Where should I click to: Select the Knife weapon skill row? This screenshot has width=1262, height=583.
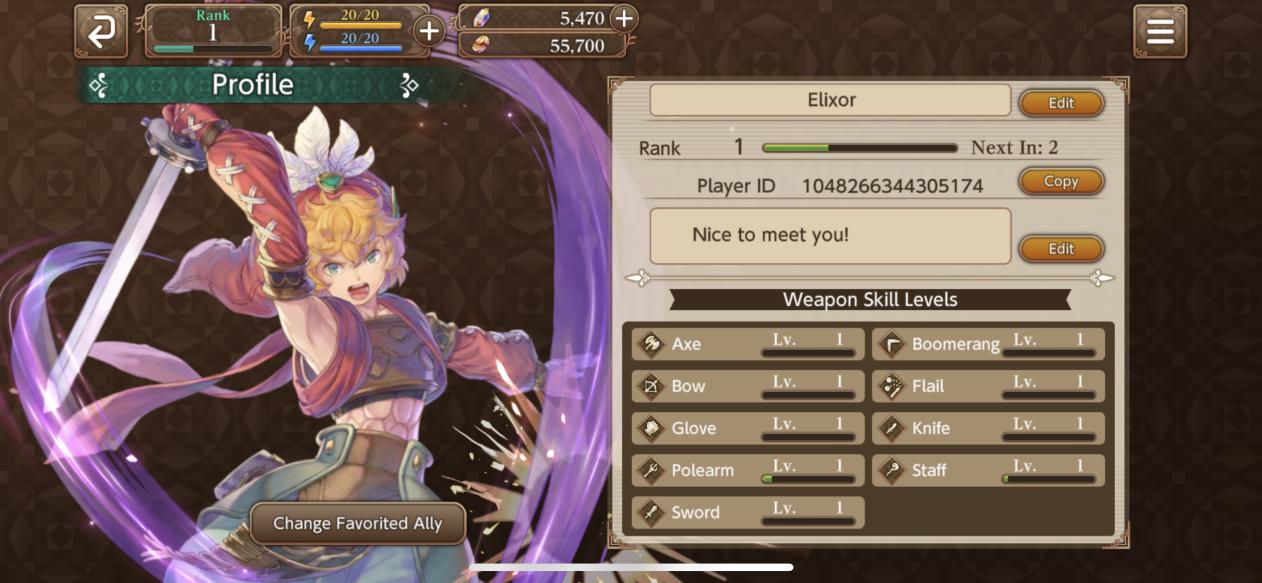click(988, 428)
